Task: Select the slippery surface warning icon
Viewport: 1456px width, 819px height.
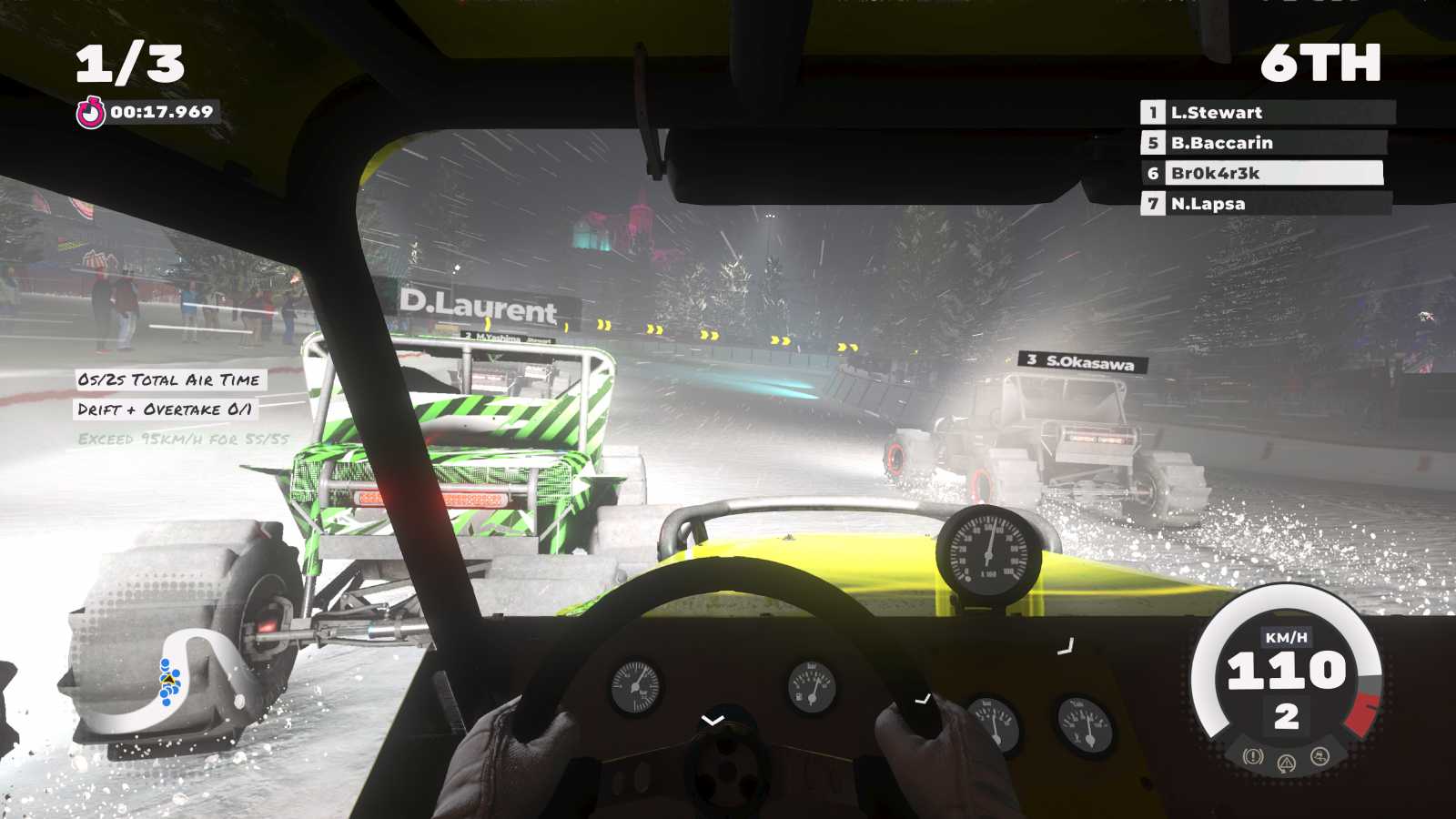Action: [1319, 755]
